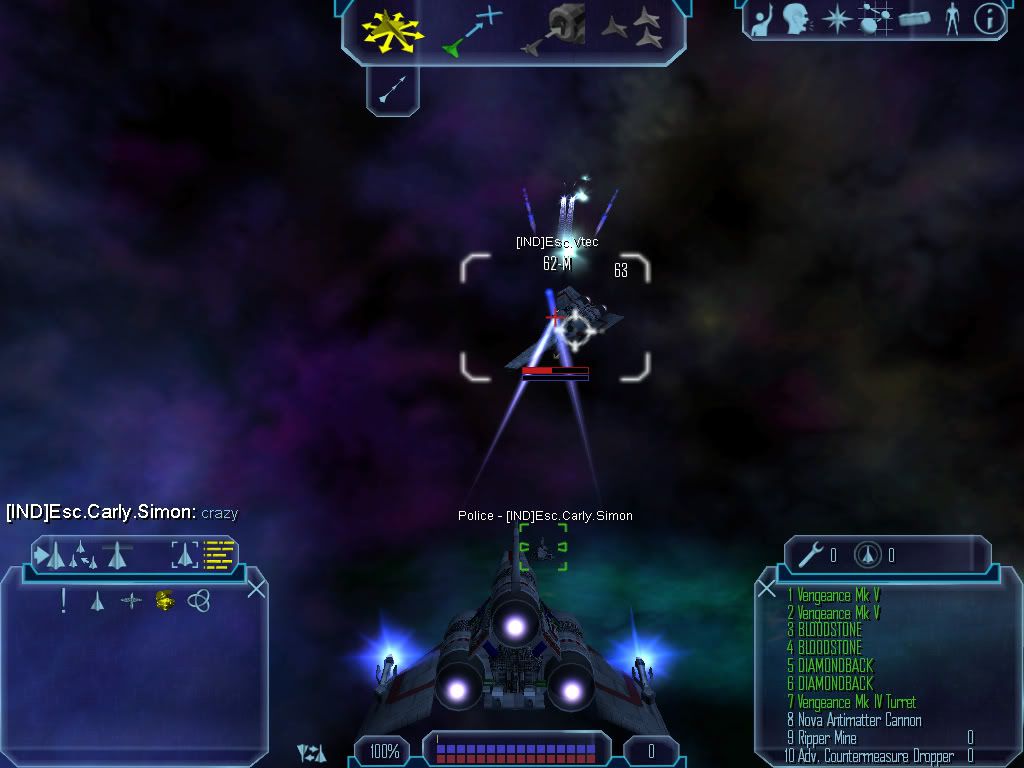Close the contact list panel
1024x768 pixels.
point(256,588)
